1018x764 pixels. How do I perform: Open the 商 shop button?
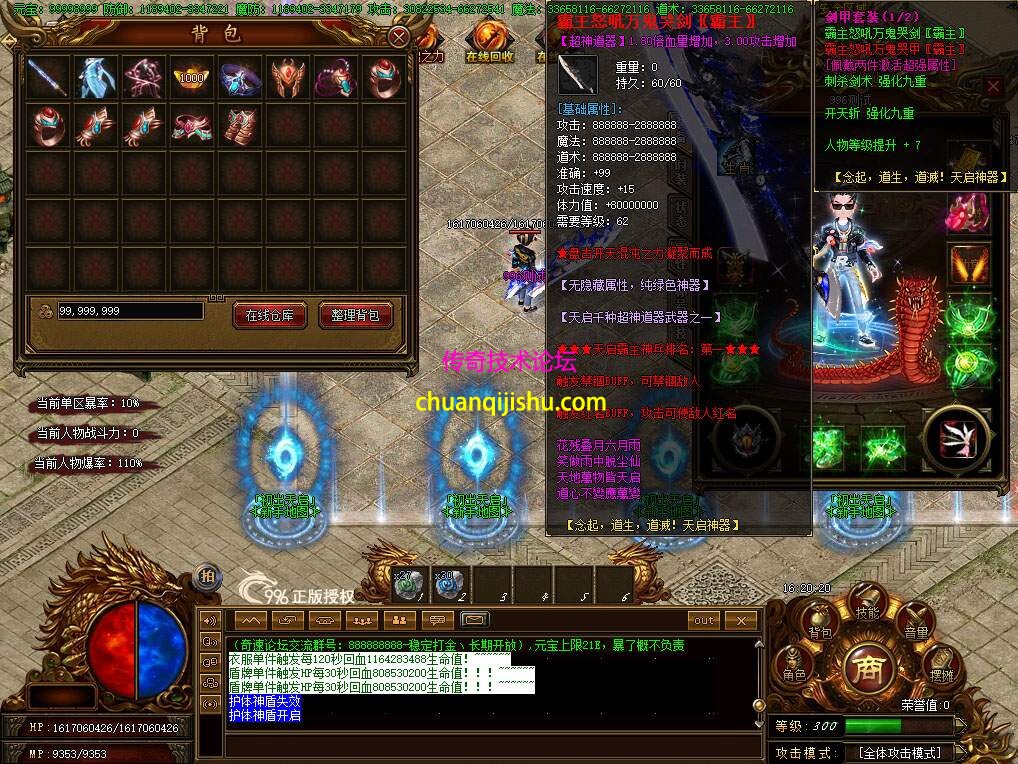tap(867, 668)
